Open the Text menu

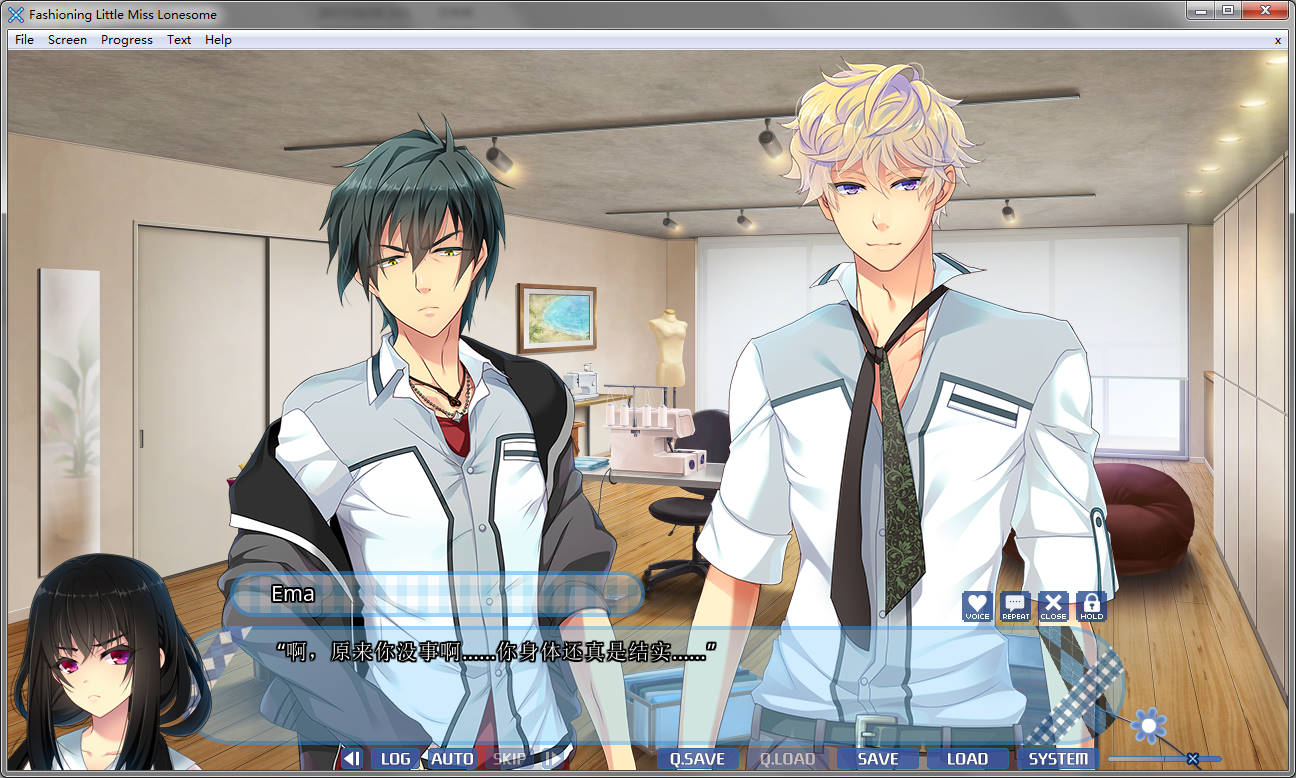coord(179,40)
